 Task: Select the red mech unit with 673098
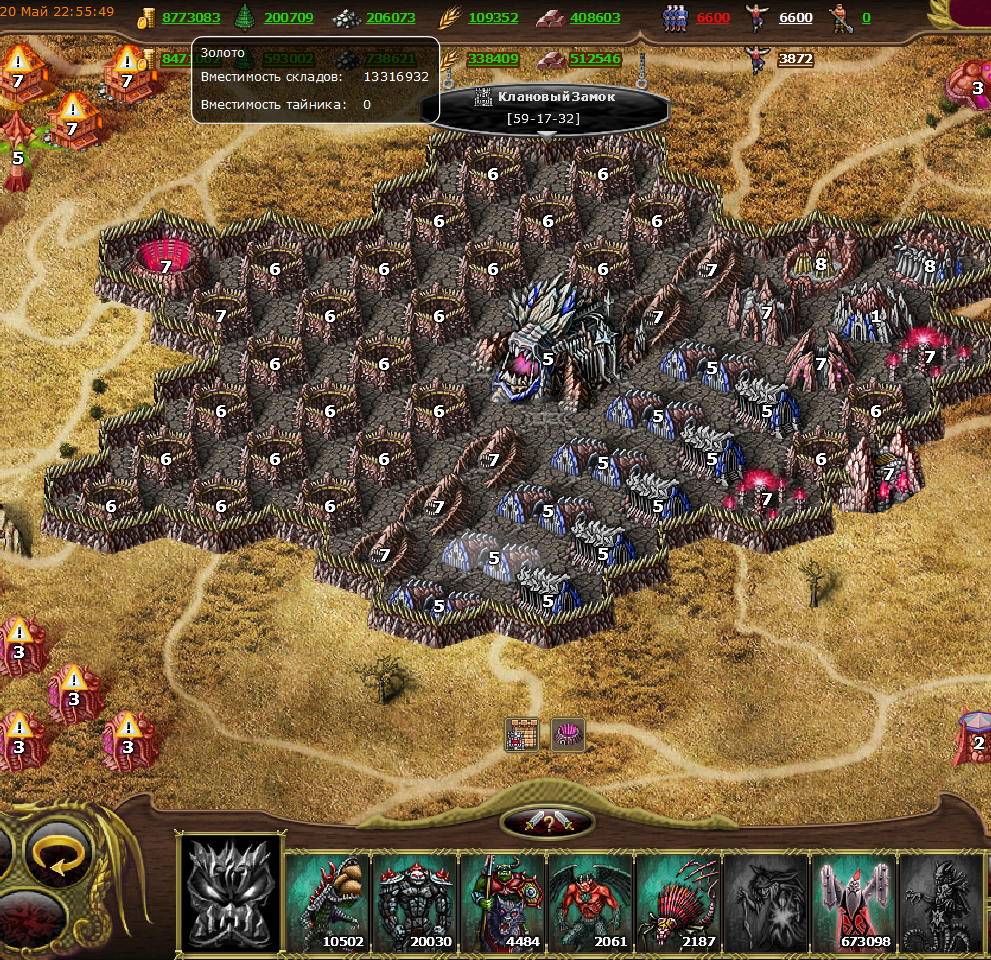pos(853,902)
